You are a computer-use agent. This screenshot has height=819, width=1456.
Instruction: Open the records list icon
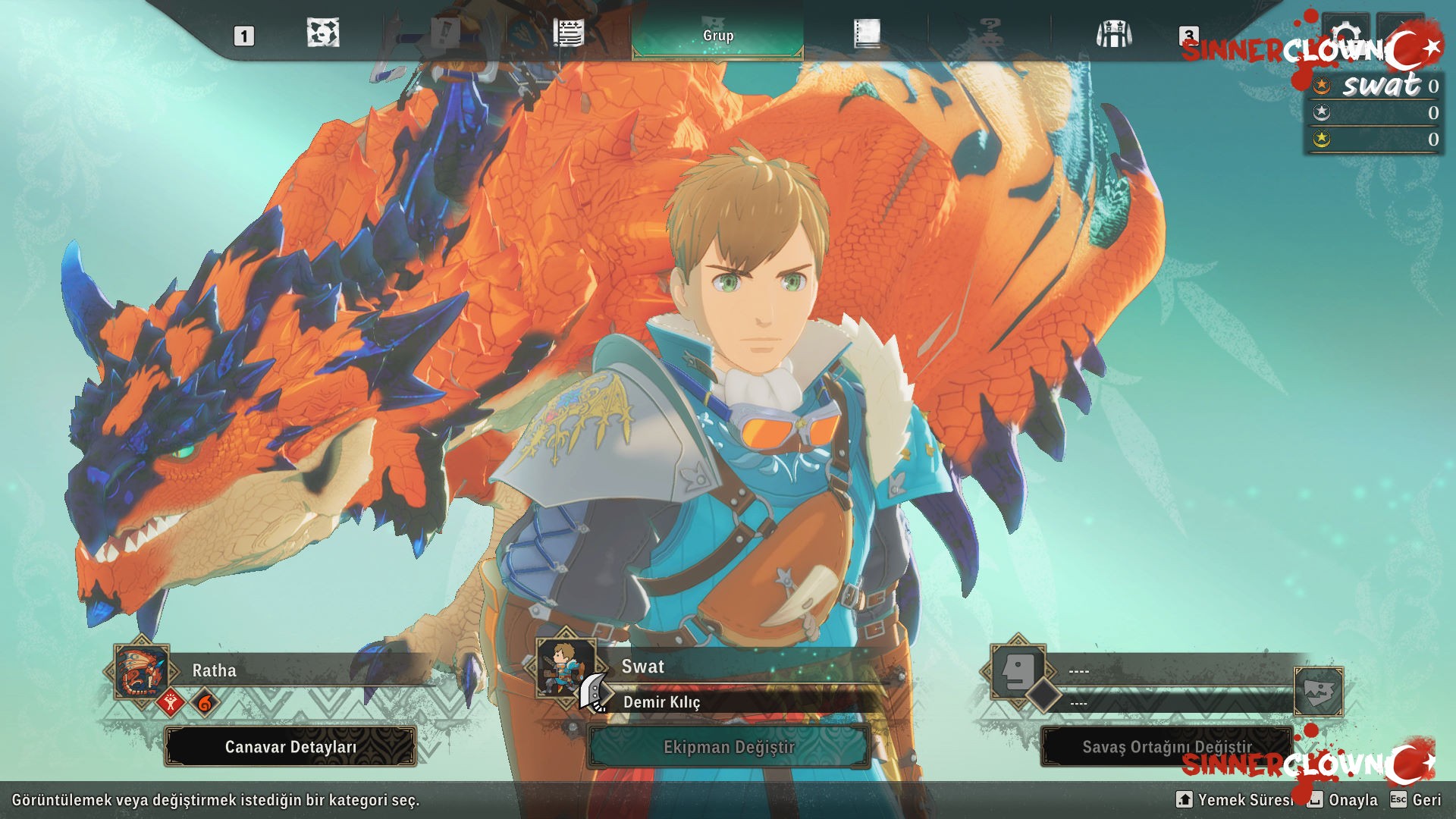click(x=567, y=32)
